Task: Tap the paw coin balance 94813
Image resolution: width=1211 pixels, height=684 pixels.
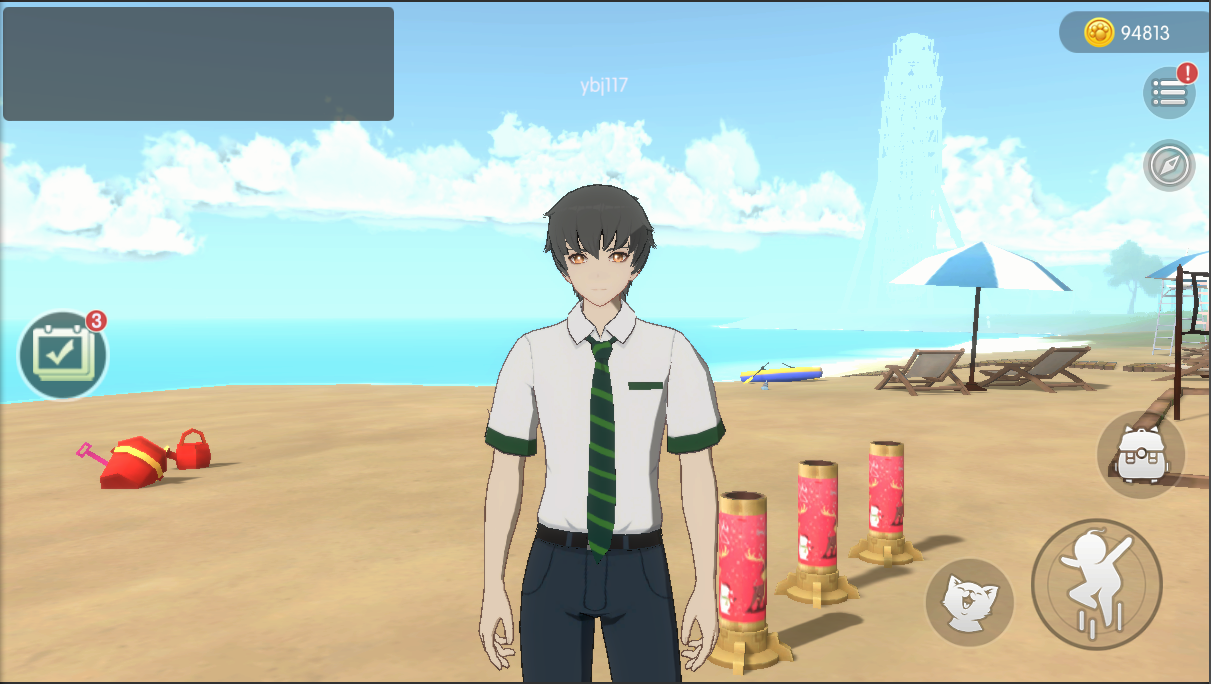Action: coord(1132,33)
